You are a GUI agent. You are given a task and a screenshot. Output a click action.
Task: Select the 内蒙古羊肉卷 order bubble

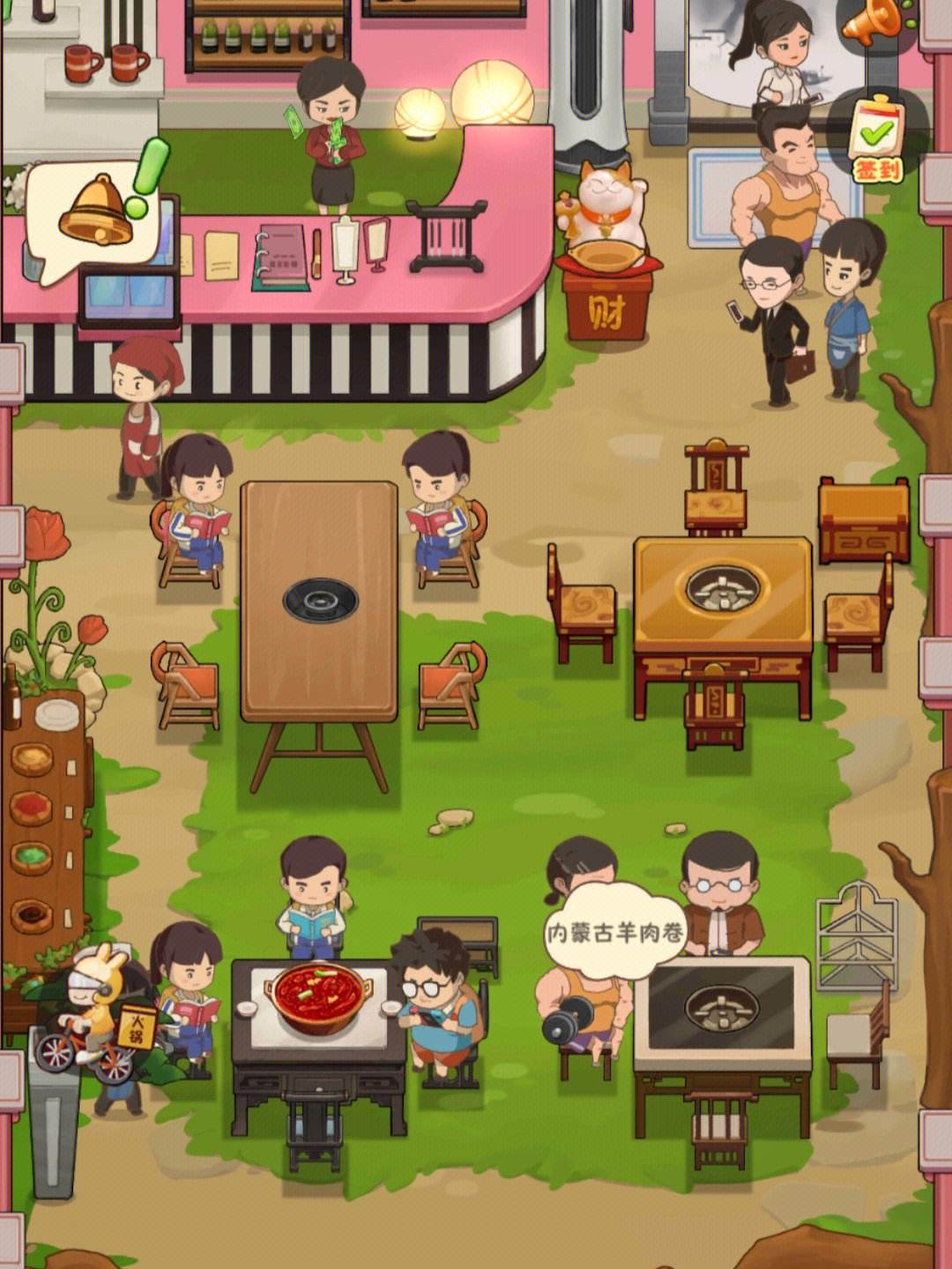click(615, 931)
